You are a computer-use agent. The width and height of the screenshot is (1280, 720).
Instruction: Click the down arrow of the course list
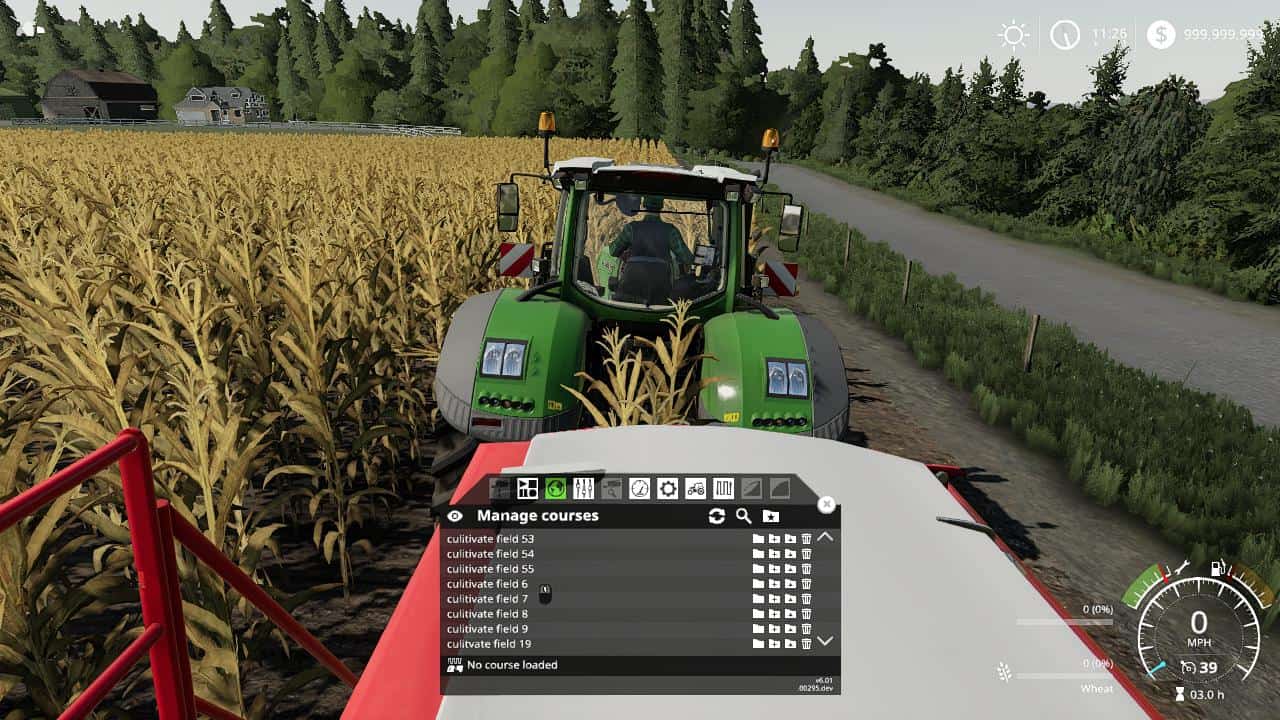pyautogui.click(x=825, y=641)
